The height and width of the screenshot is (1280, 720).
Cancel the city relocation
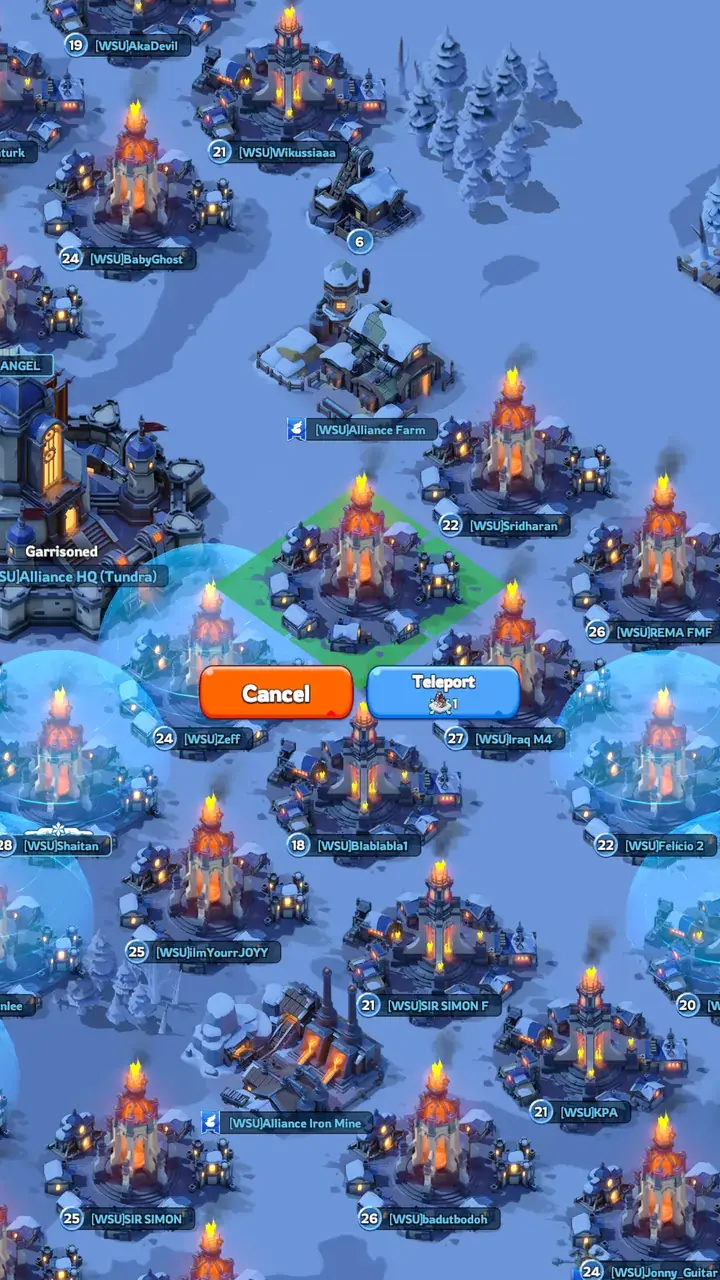pyautogui.click(x=276, y=693)
